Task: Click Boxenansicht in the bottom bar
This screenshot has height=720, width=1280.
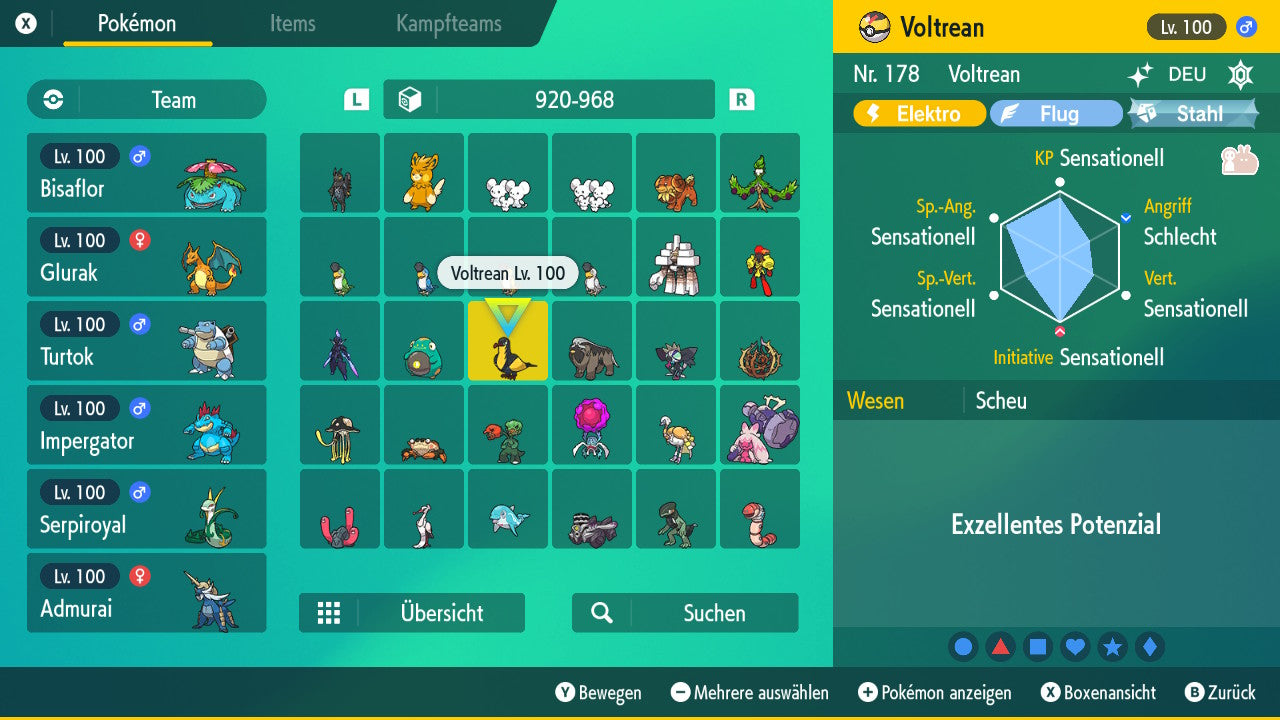Action: [1095, 692]
